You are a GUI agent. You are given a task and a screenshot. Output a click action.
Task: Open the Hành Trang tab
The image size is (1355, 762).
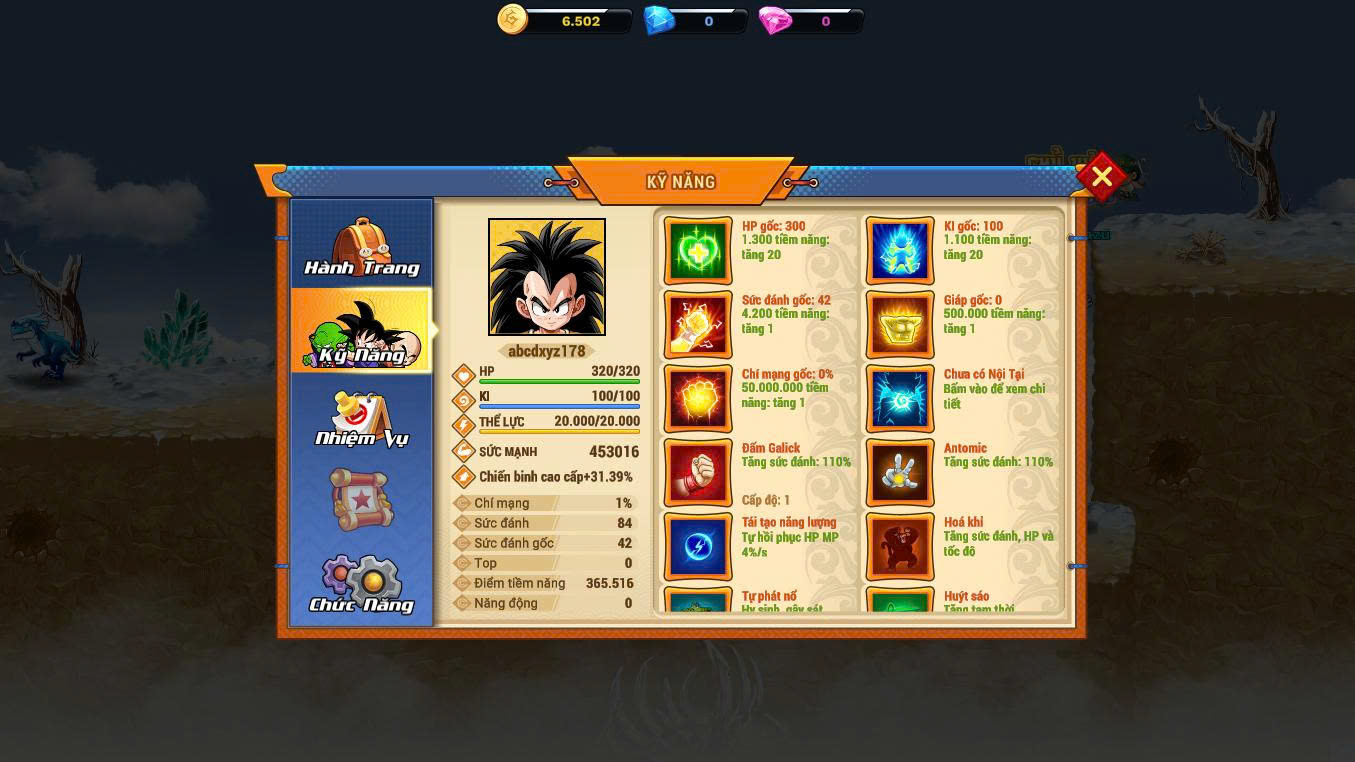pos(362,247)
